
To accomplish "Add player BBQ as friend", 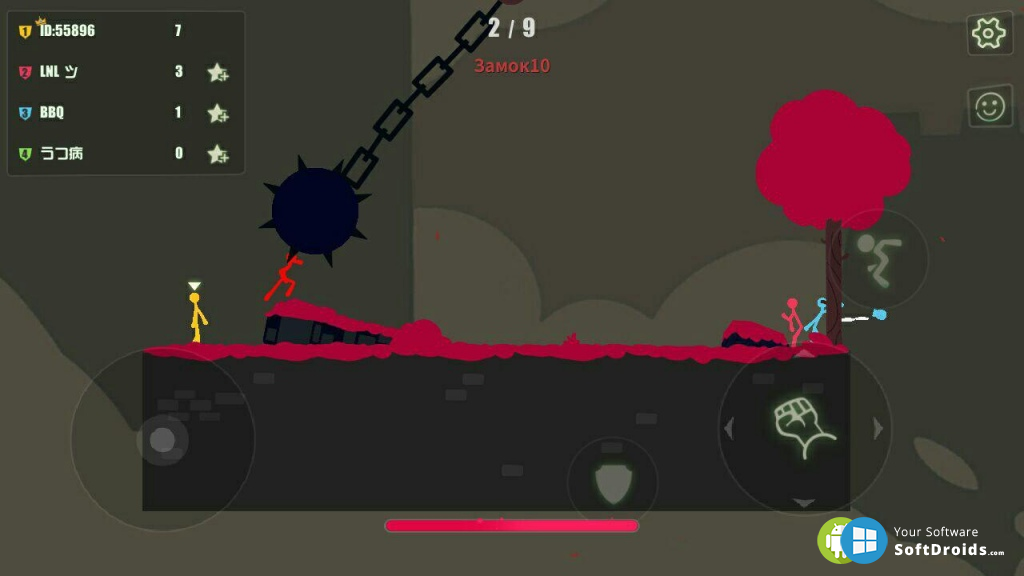I will (217, 113).
